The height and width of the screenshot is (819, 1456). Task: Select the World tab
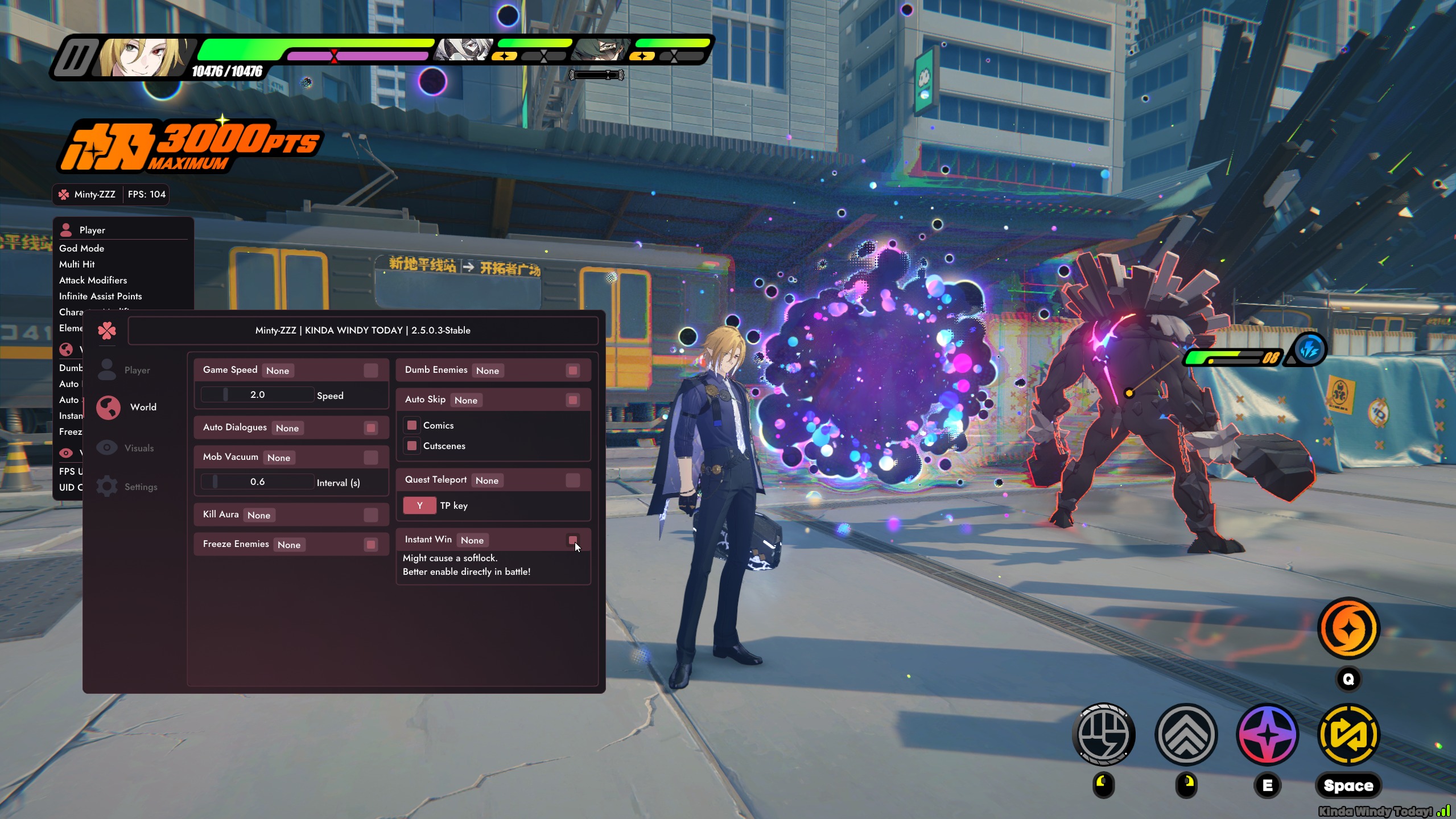coord(142,407)
